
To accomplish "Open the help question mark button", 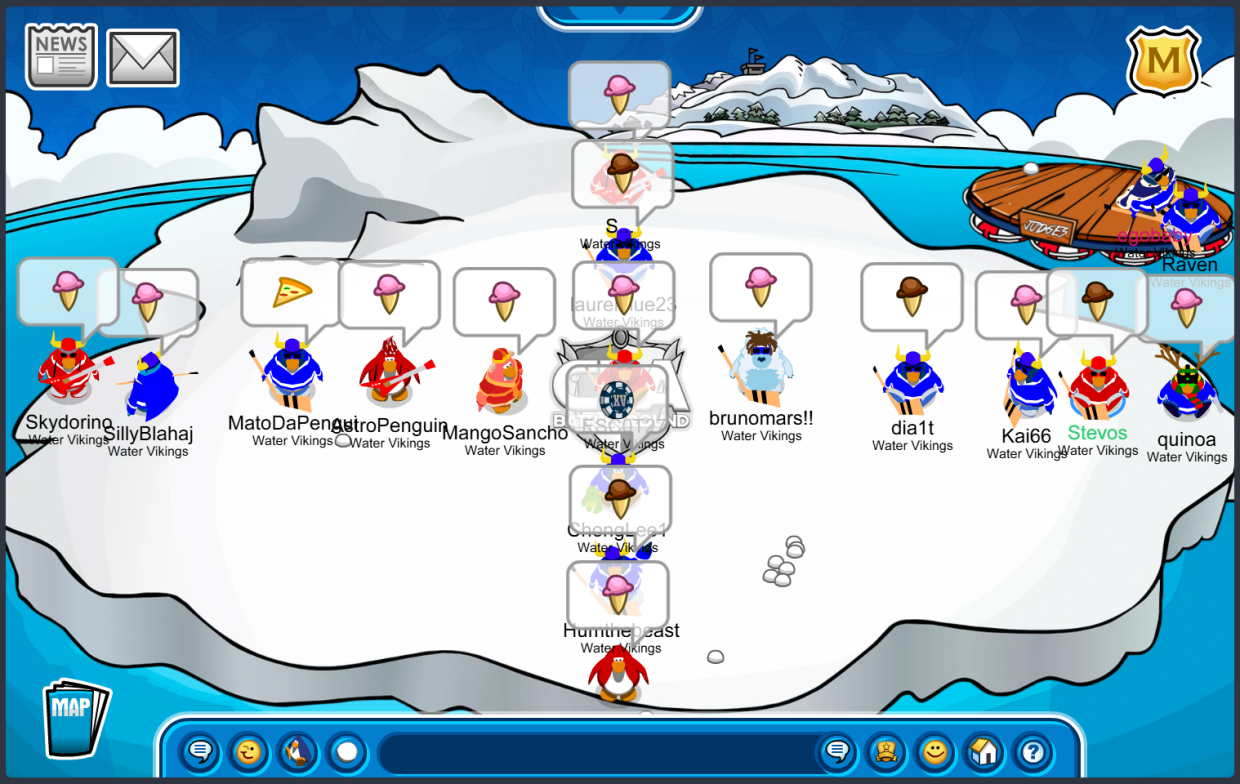I will (1033, 751).
